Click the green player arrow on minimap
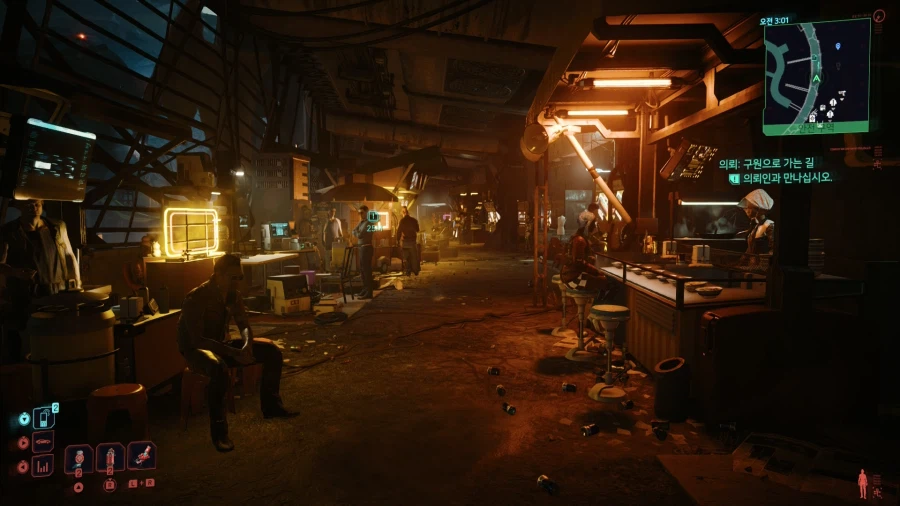Screen dimensions: 900x506 point(816,77)
